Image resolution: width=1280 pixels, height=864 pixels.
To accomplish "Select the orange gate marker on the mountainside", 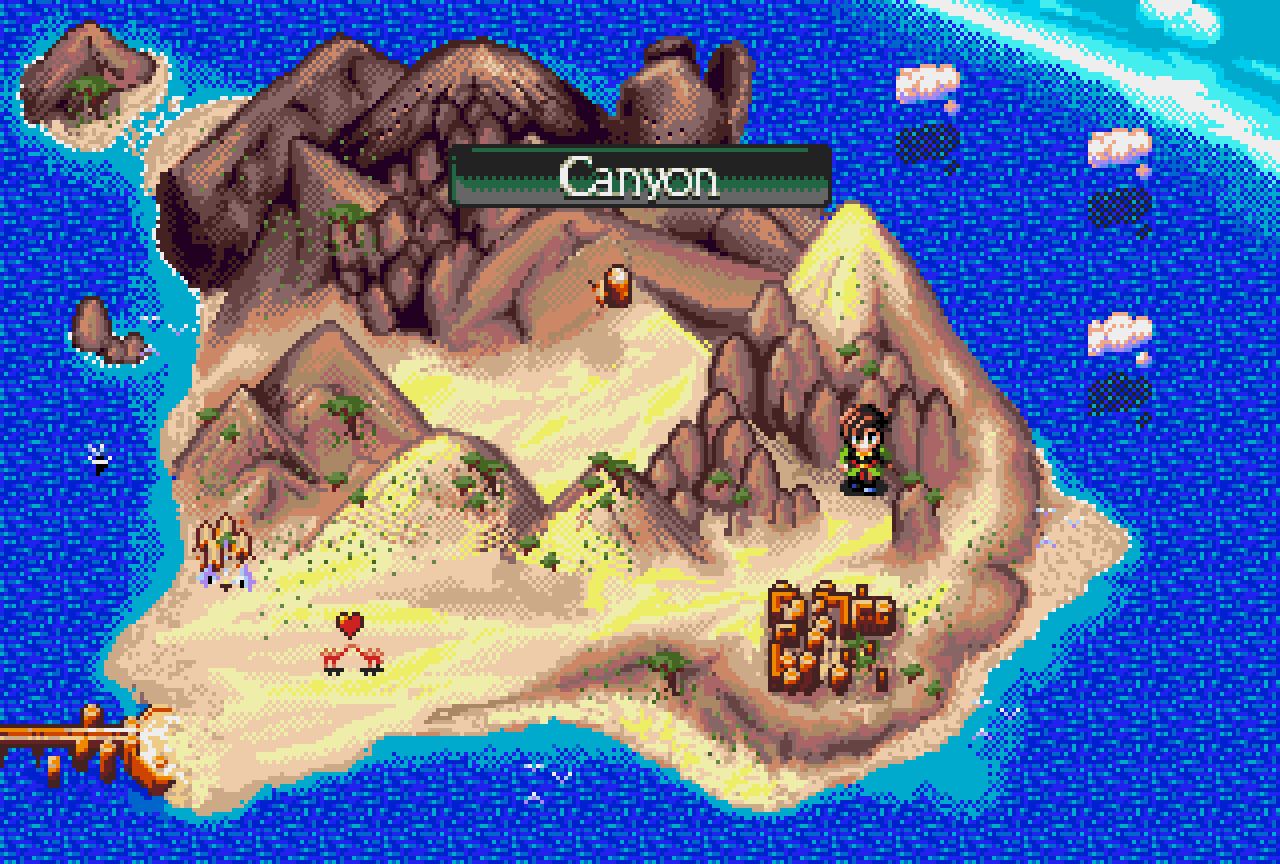I will tap(616, 284).
